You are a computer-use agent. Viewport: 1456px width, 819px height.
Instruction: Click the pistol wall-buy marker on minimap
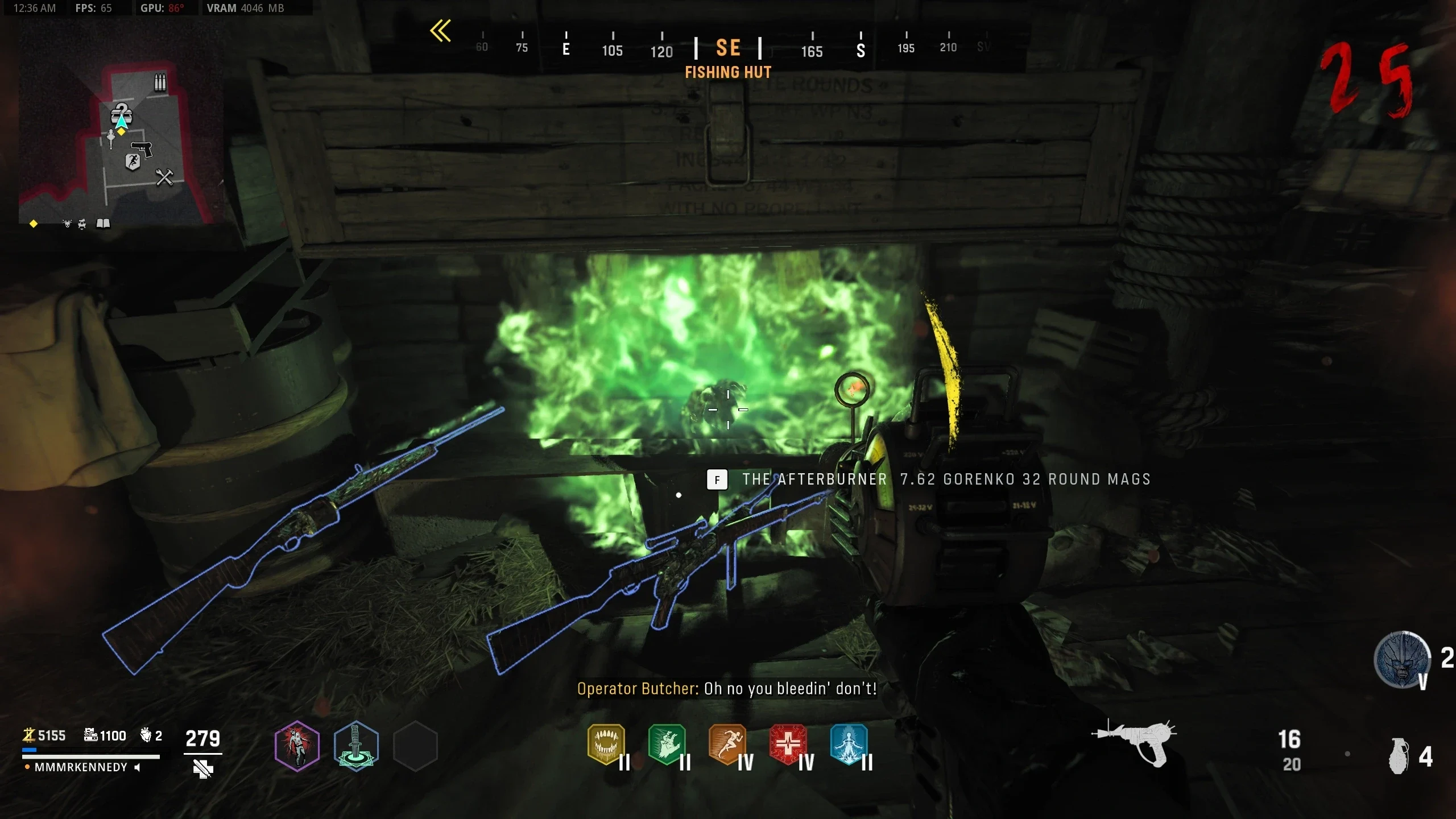(x=142, y=148)
